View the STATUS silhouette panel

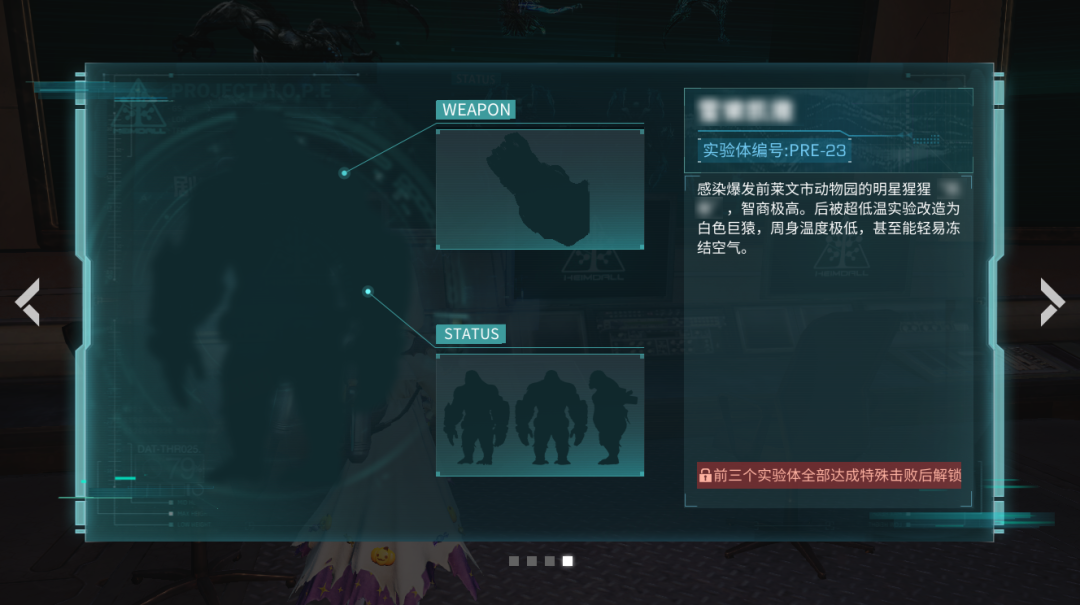pos(540,414)
